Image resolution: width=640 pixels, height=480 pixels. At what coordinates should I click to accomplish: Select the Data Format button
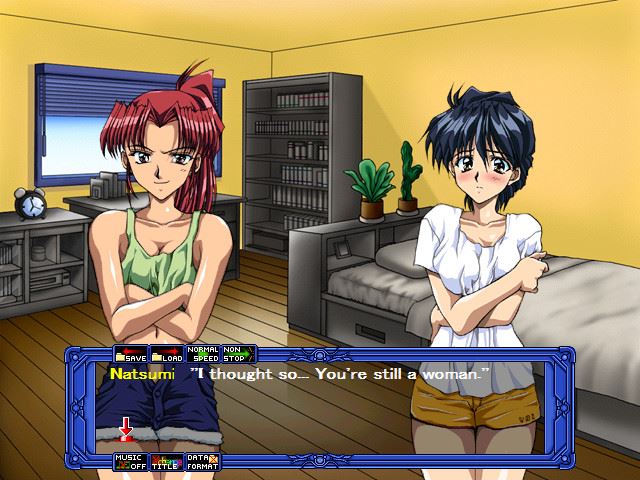[204, 461]
